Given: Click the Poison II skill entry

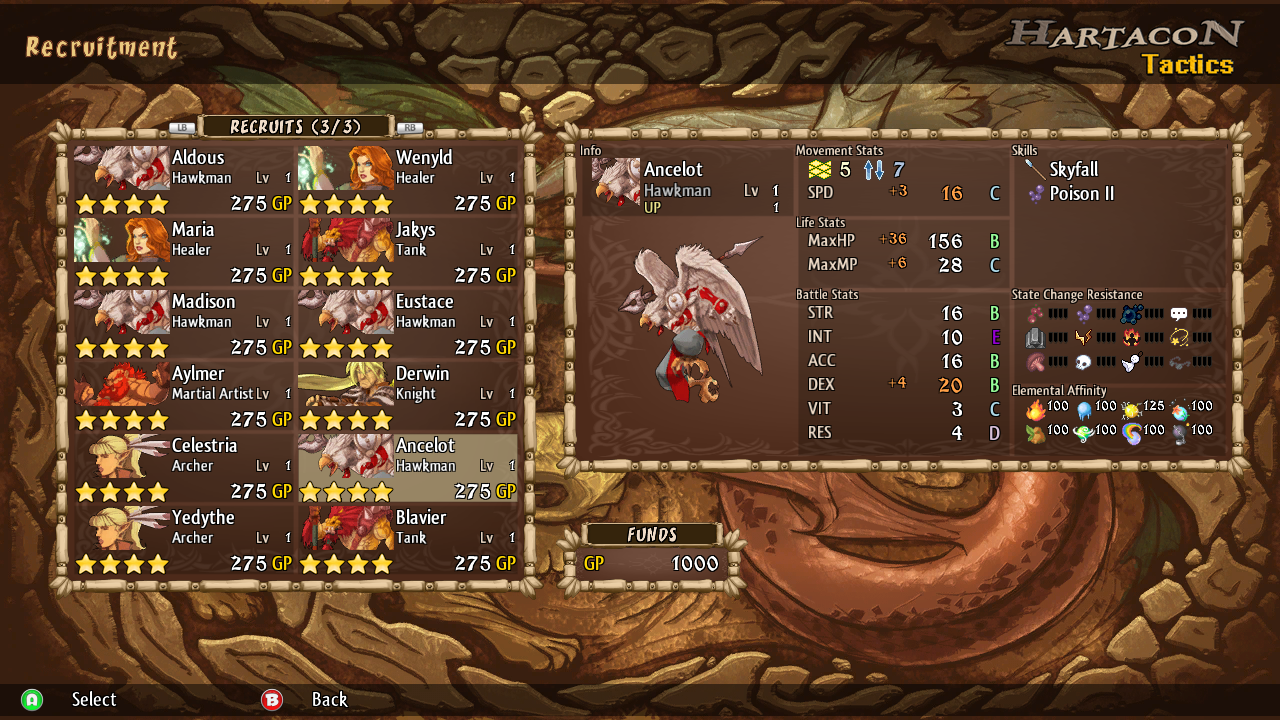Looking at the screenshot, I should tap(1080, 194).
